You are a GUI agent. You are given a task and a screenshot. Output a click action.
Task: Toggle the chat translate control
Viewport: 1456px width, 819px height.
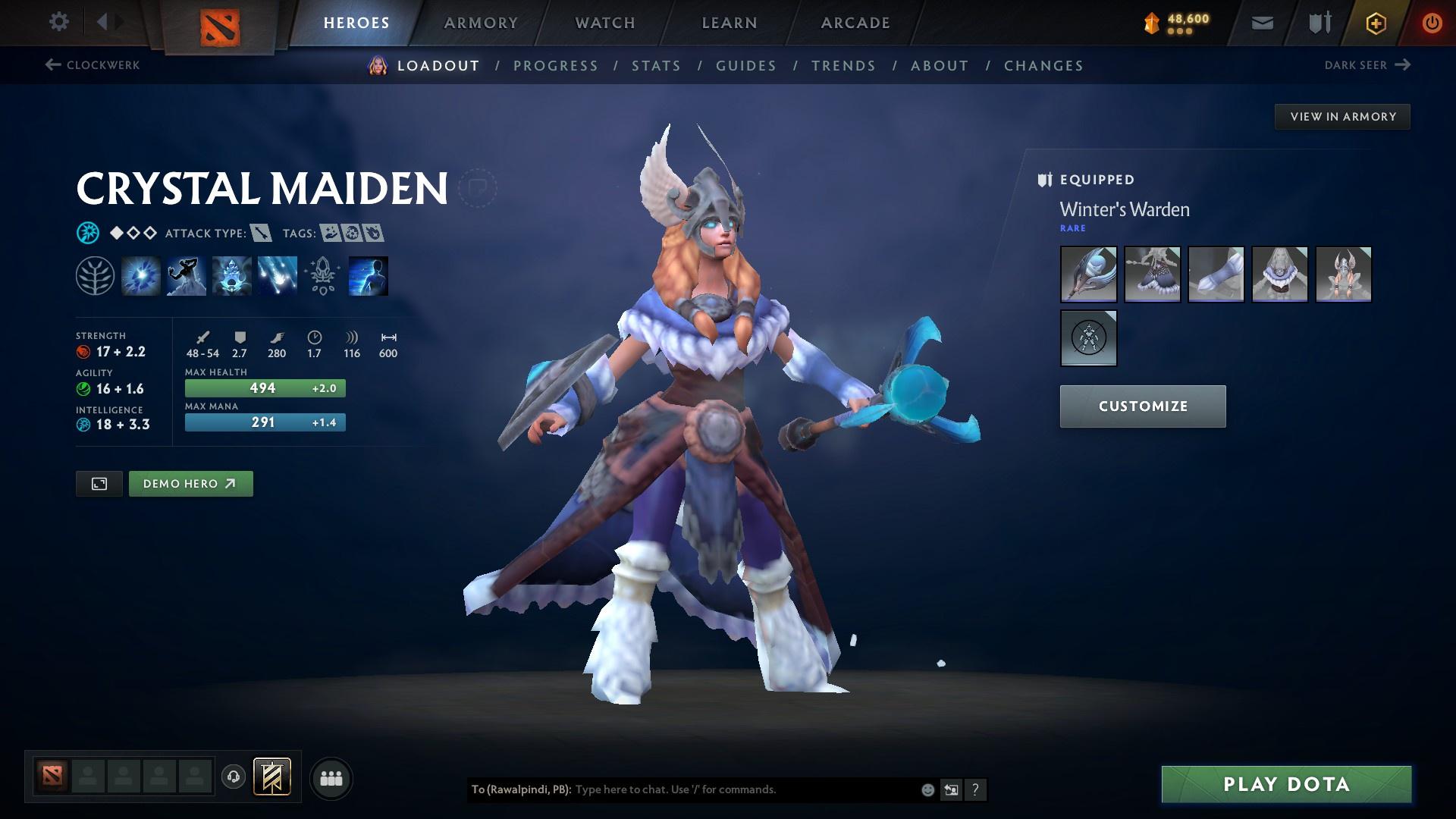(951, 789)
